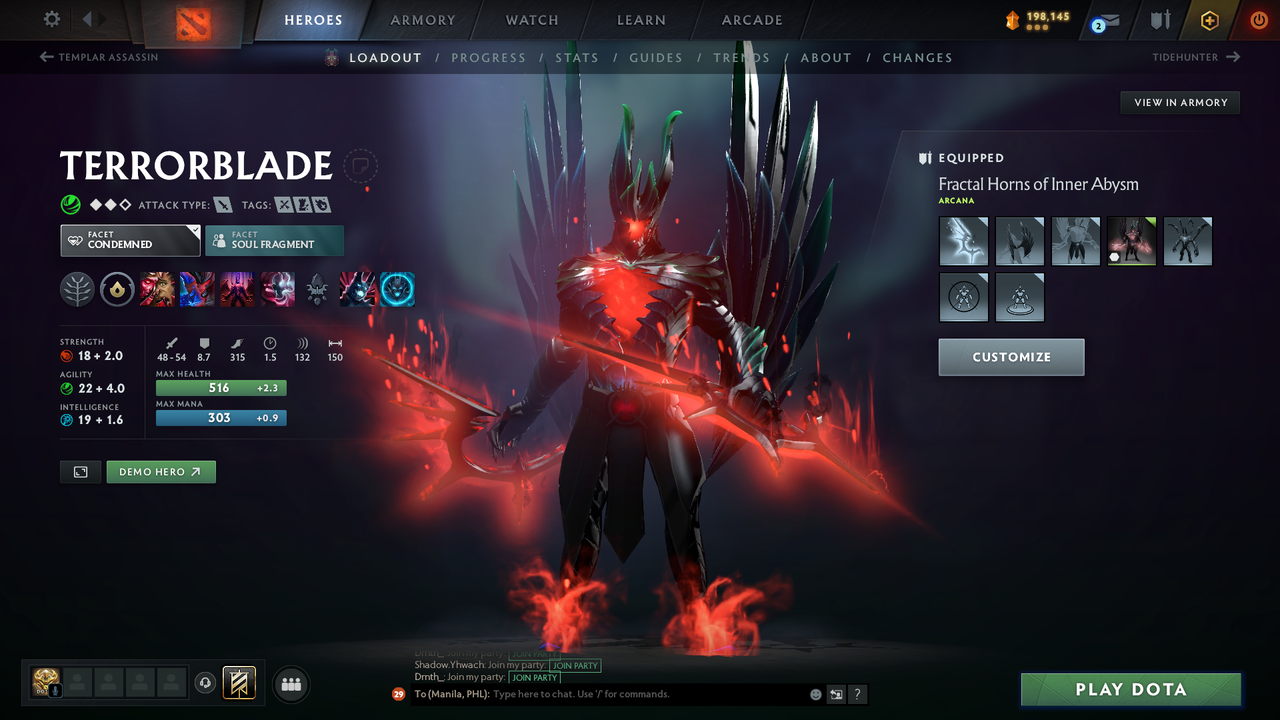Select the Reflection ability icon
Viewport: 1280px width, 720px height.
coord(157,289)
